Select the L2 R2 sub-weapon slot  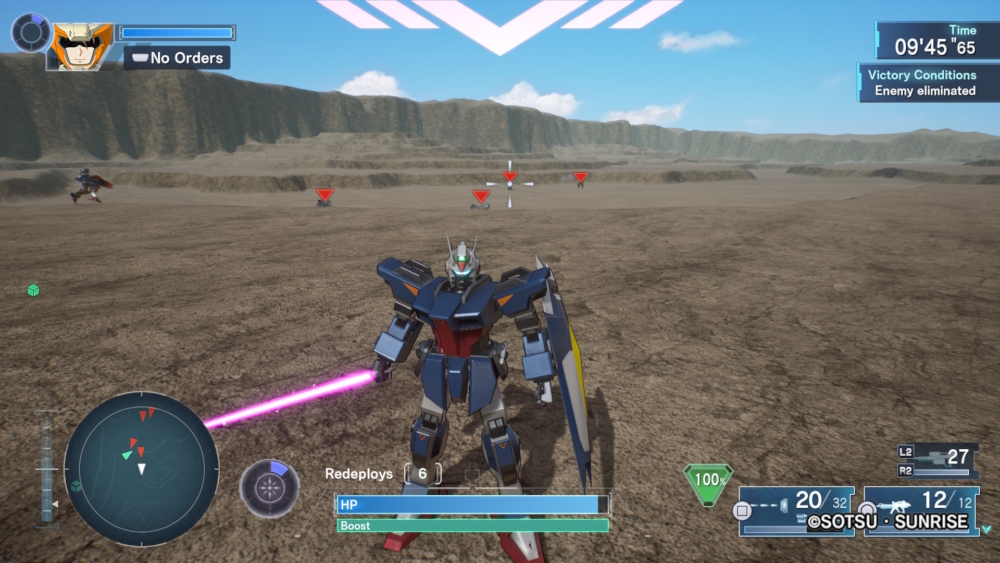936,460
